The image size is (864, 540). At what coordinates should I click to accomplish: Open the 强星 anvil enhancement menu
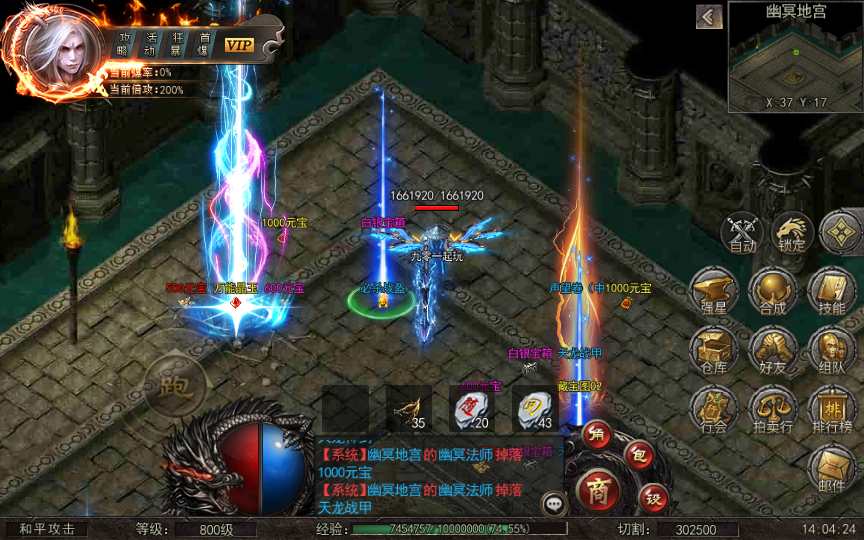[x=716, y=293]
